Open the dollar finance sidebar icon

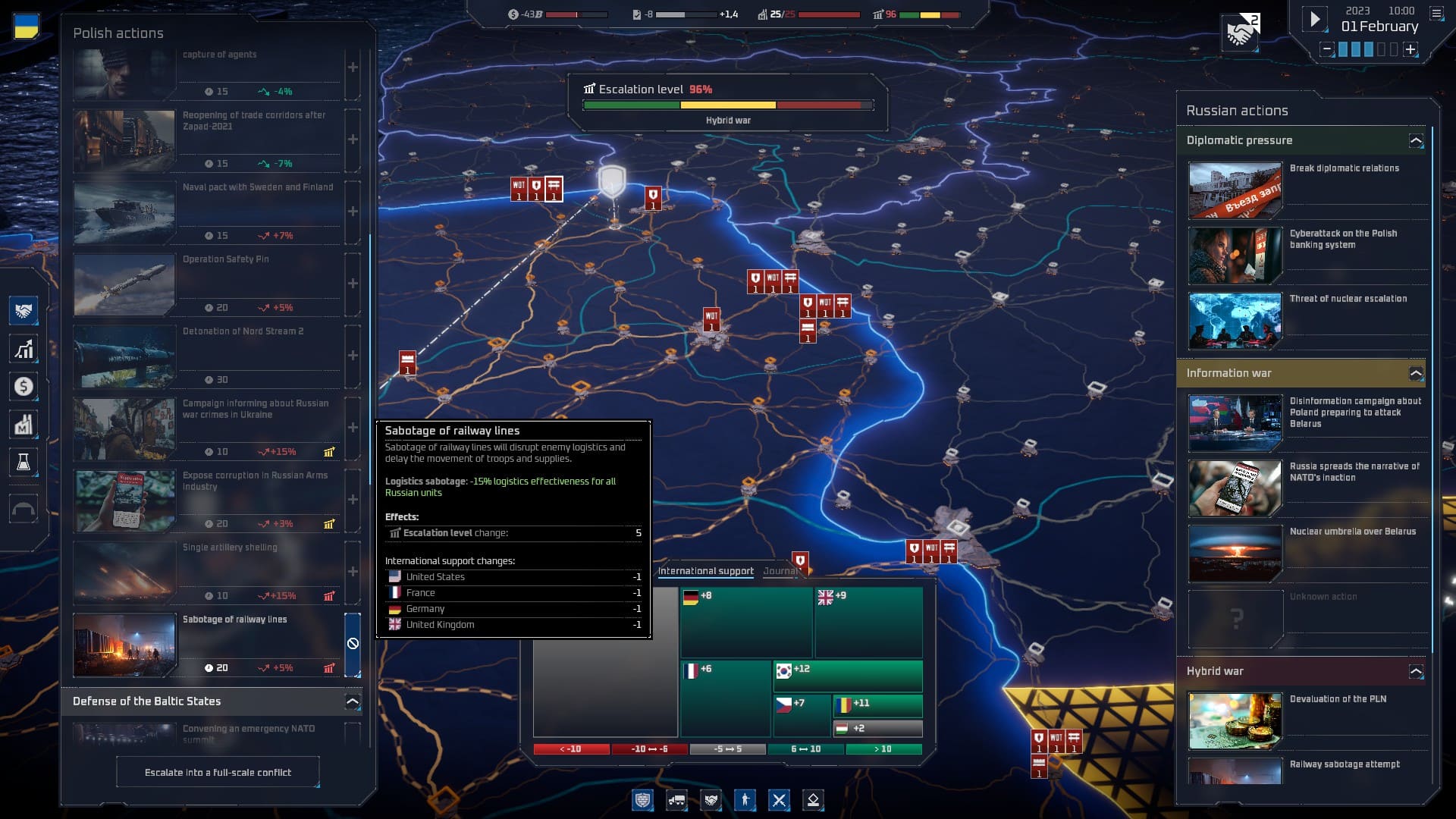pos(24,387)
